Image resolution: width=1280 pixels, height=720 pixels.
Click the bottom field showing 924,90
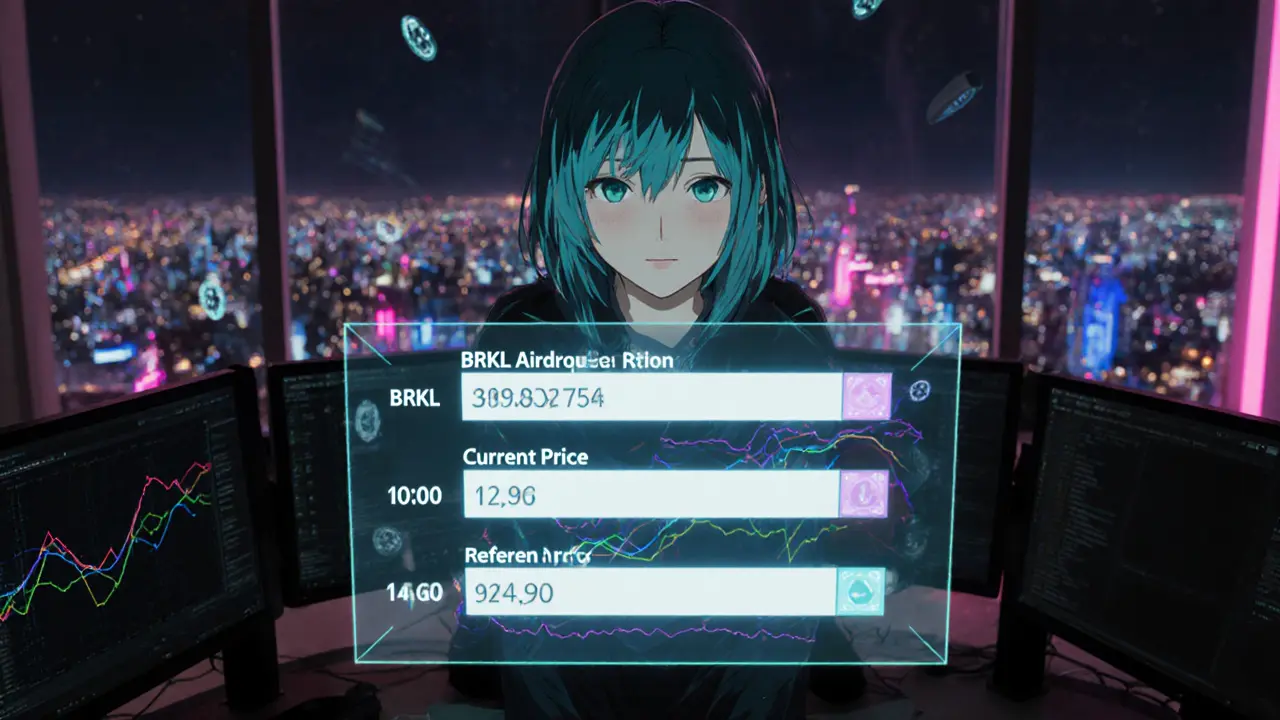(x=650, y=592)
